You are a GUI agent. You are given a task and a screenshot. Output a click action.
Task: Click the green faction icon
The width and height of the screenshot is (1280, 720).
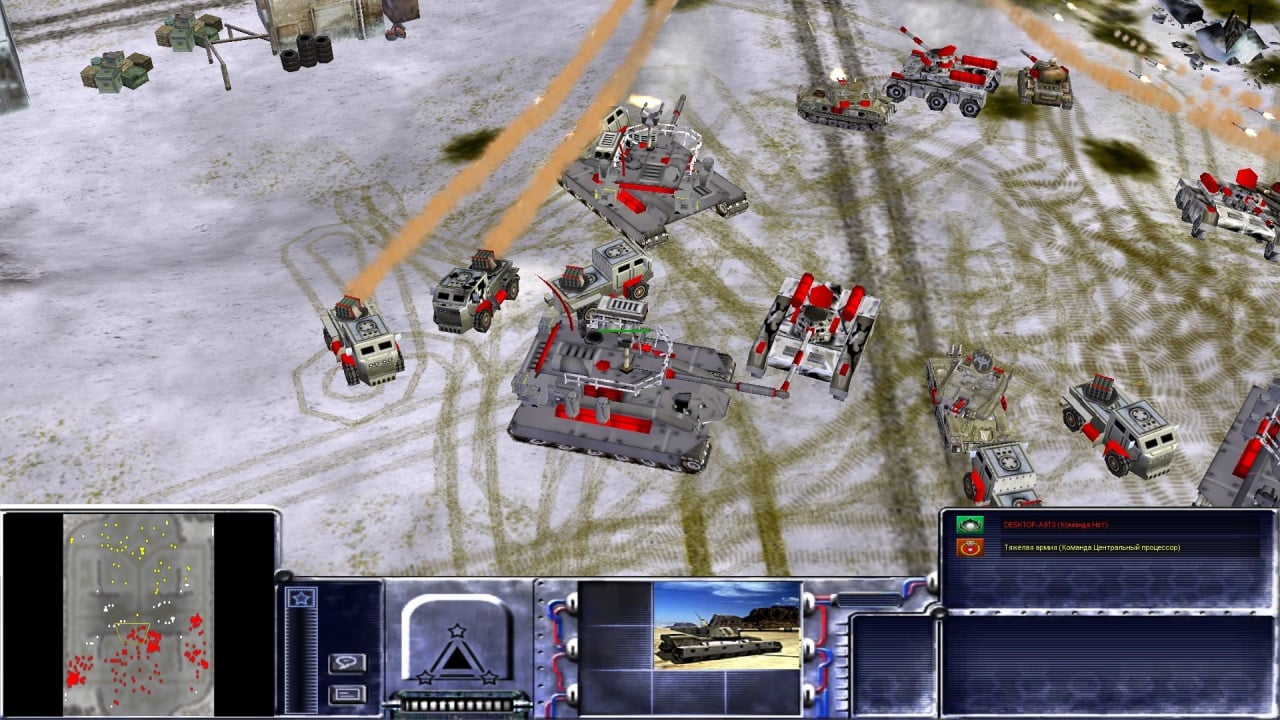[x=968, y=525]
